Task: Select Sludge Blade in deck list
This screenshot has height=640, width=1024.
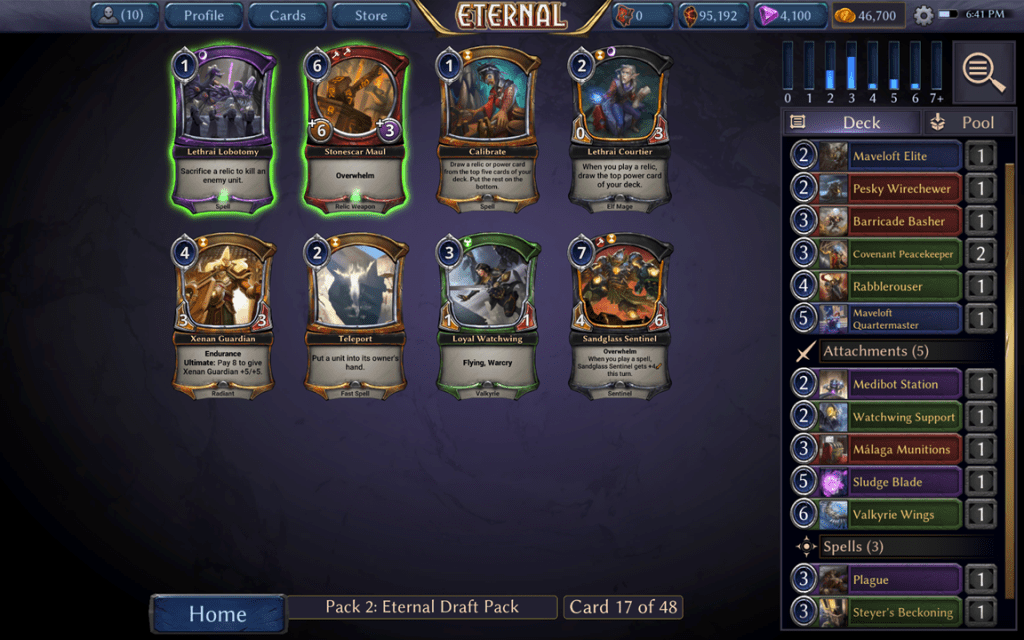Action: [x=889, y=482]
